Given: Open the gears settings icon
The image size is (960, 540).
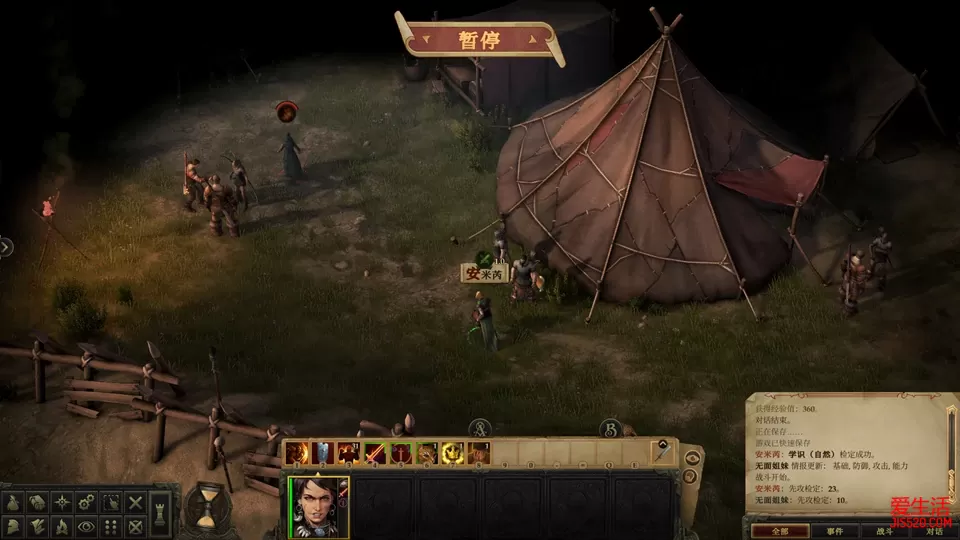Looking at the screenshot, I should (x=86, y=502).
